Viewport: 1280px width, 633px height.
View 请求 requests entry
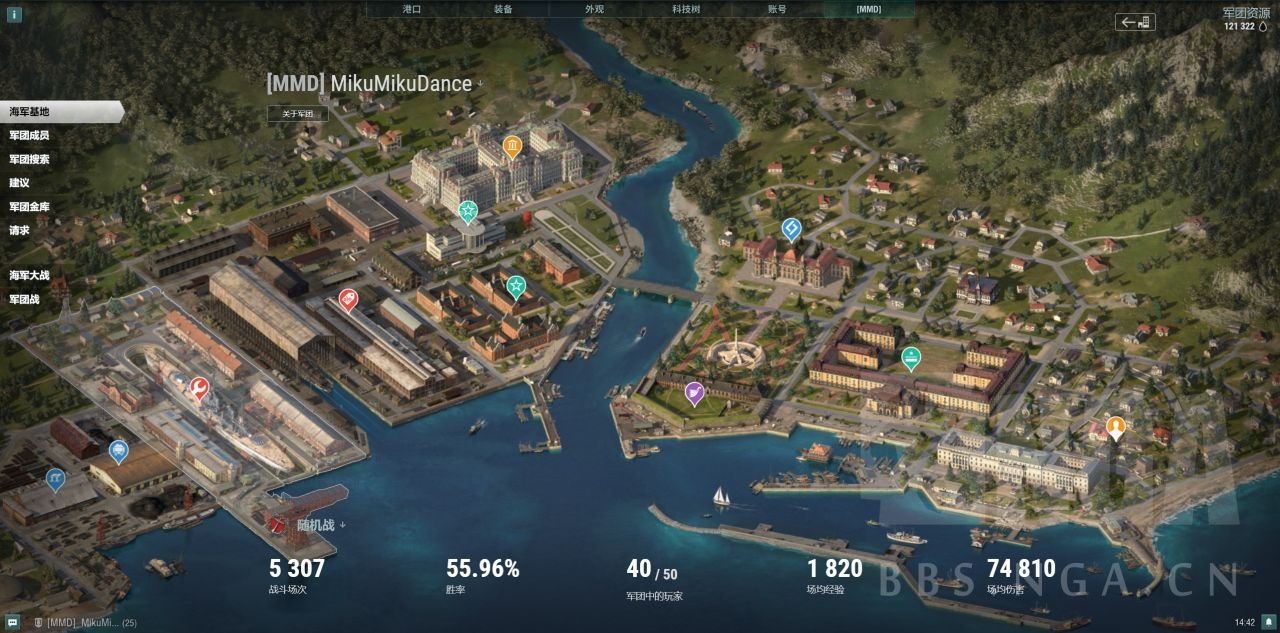tap(20, 230)
